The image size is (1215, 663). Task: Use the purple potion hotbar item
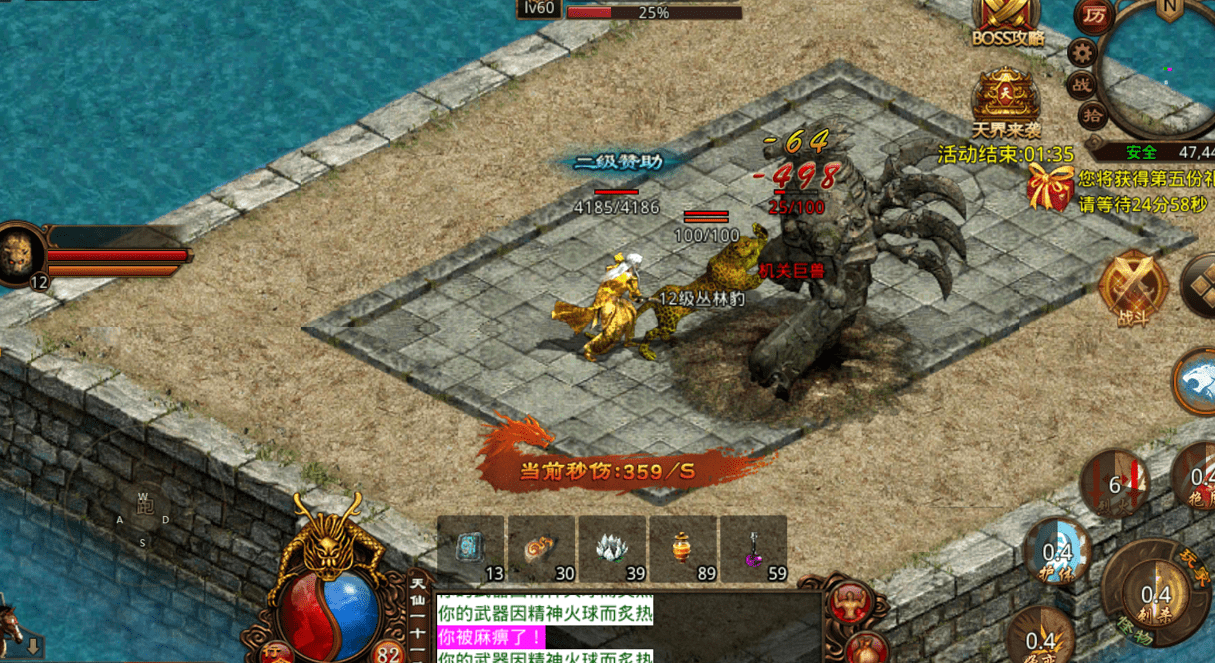pyautogui.click(x=753, y=548)
